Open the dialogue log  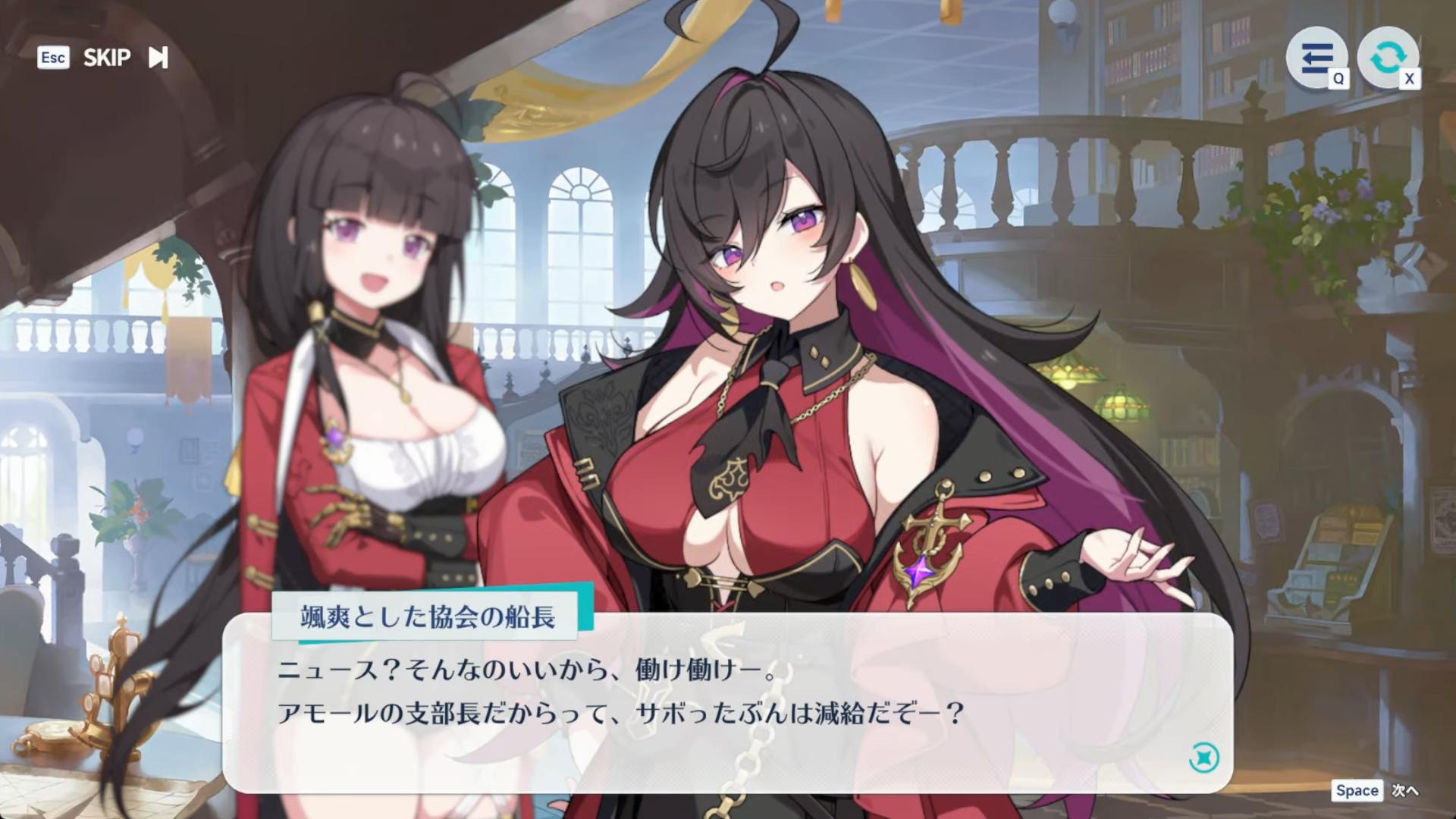1316,58
